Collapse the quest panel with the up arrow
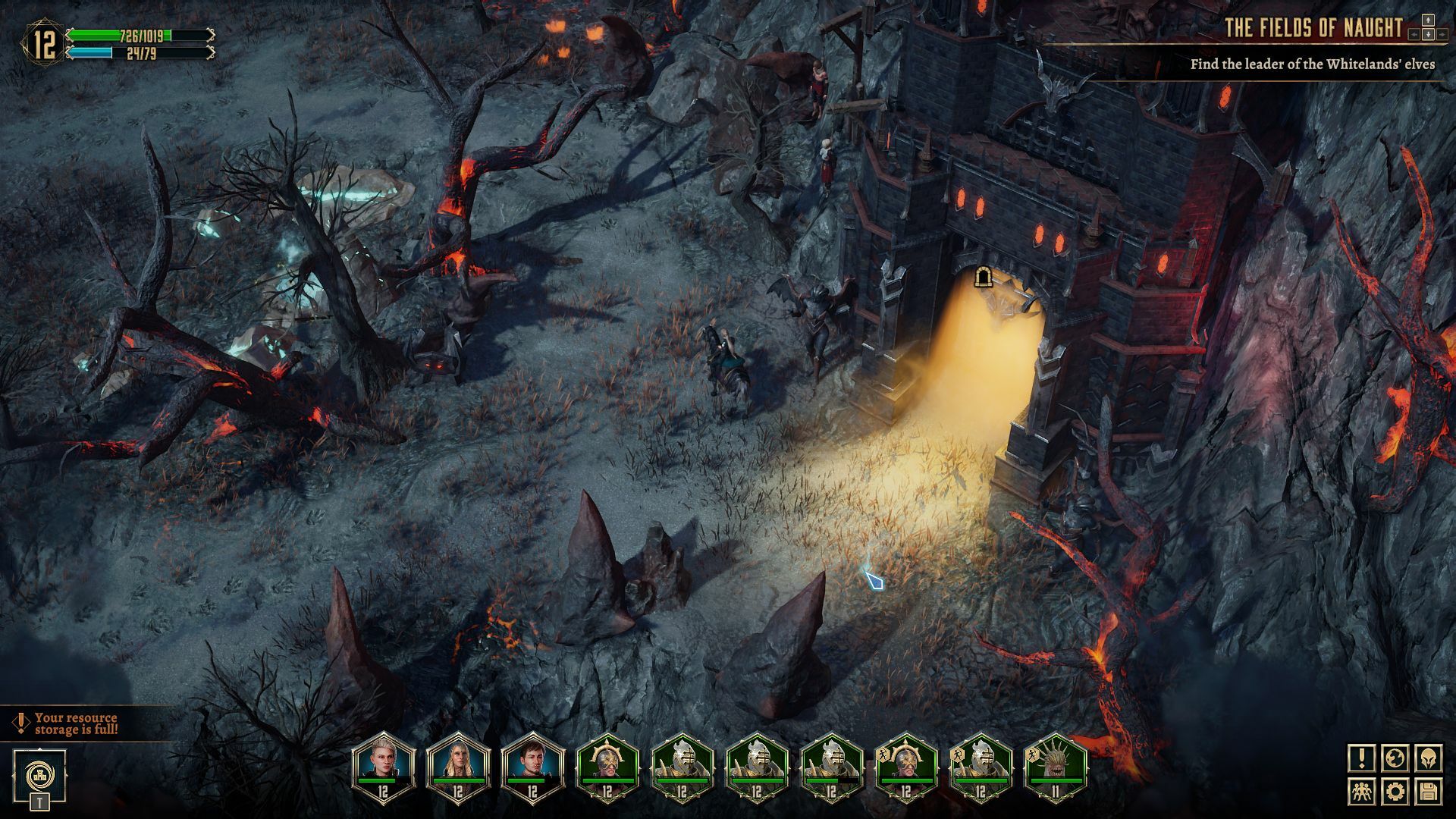Image resolution: width=1456 pixels, height=819 pixels. click(x=1428, y=20)
